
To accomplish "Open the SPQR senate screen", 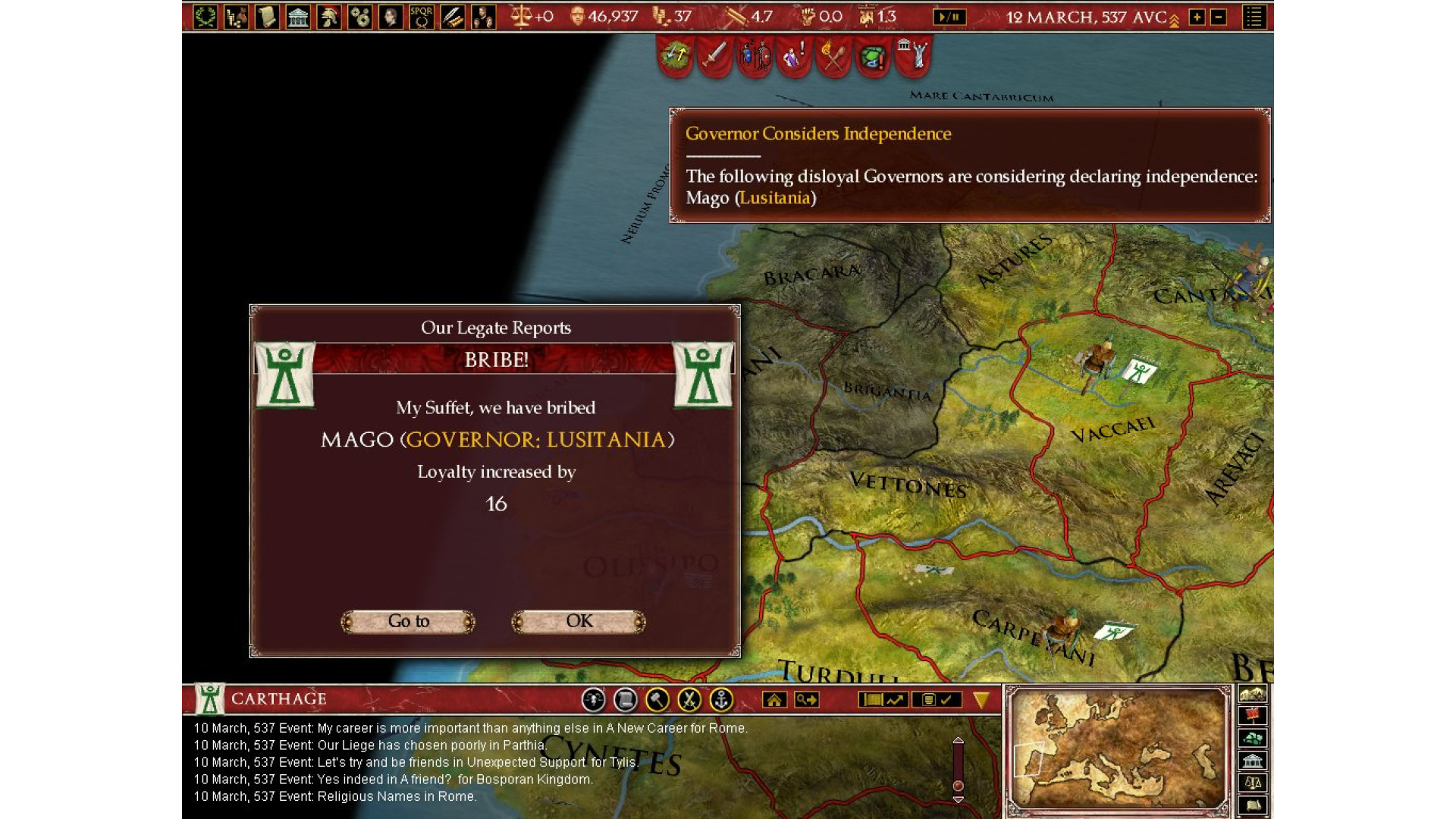I will coord(421,17).
